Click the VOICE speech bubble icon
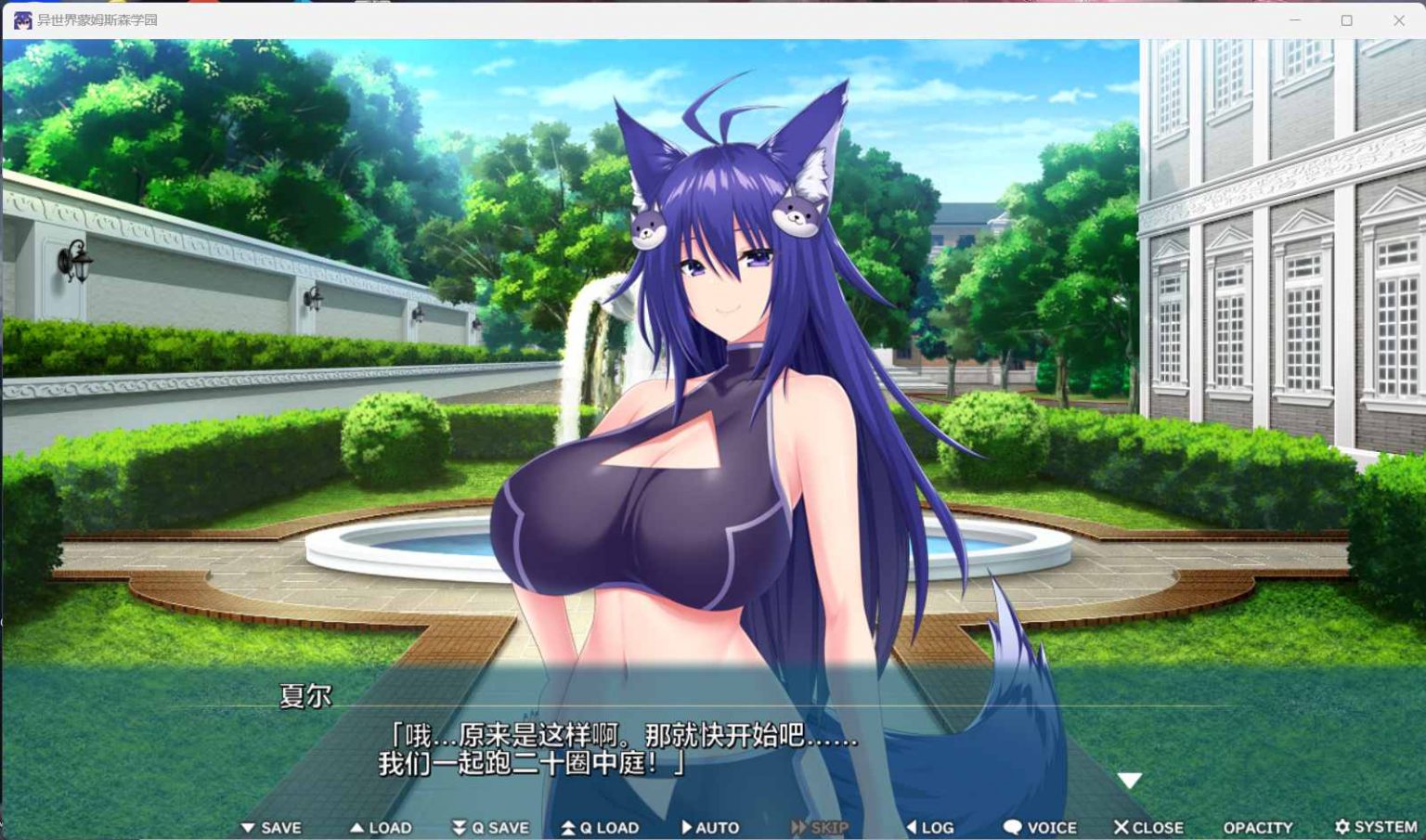 point(1013,826)
